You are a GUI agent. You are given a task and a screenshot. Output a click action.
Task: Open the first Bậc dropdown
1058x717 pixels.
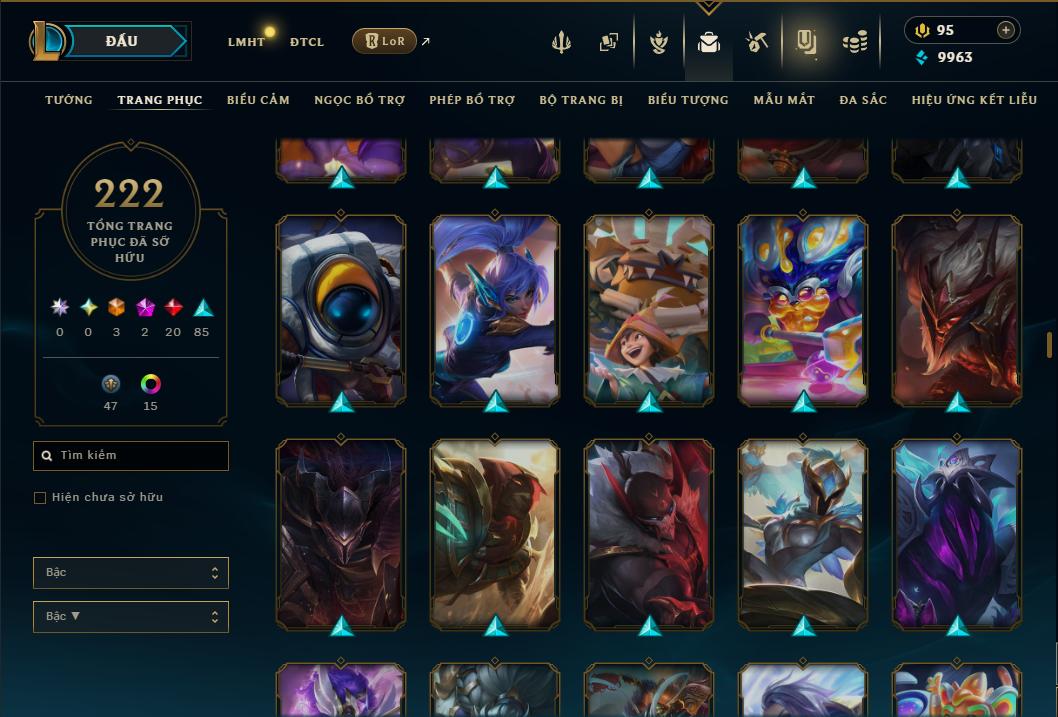pyautogui.click(x=131, y=573)
